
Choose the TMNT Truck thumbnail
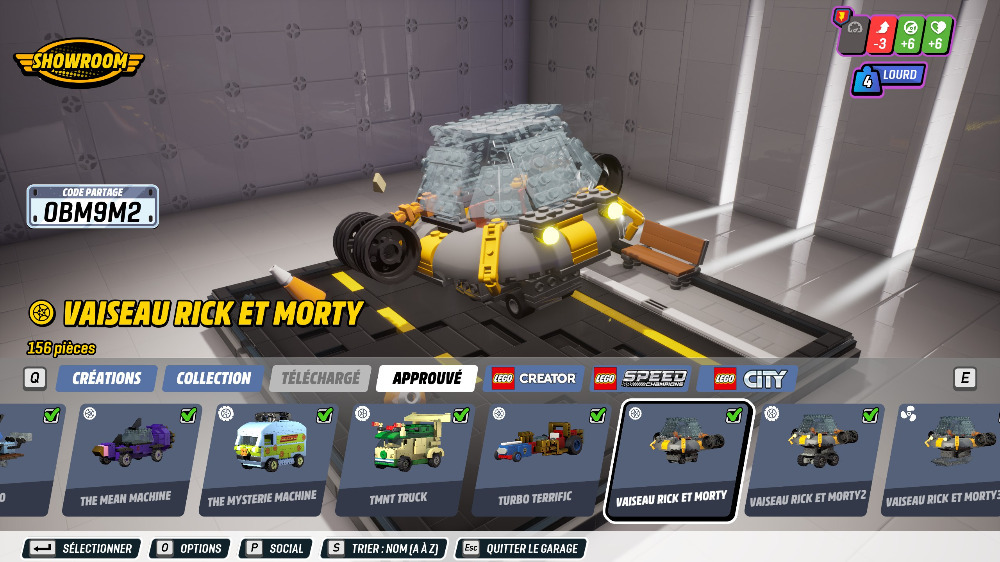pyautogui.click(x=399, y=459)
